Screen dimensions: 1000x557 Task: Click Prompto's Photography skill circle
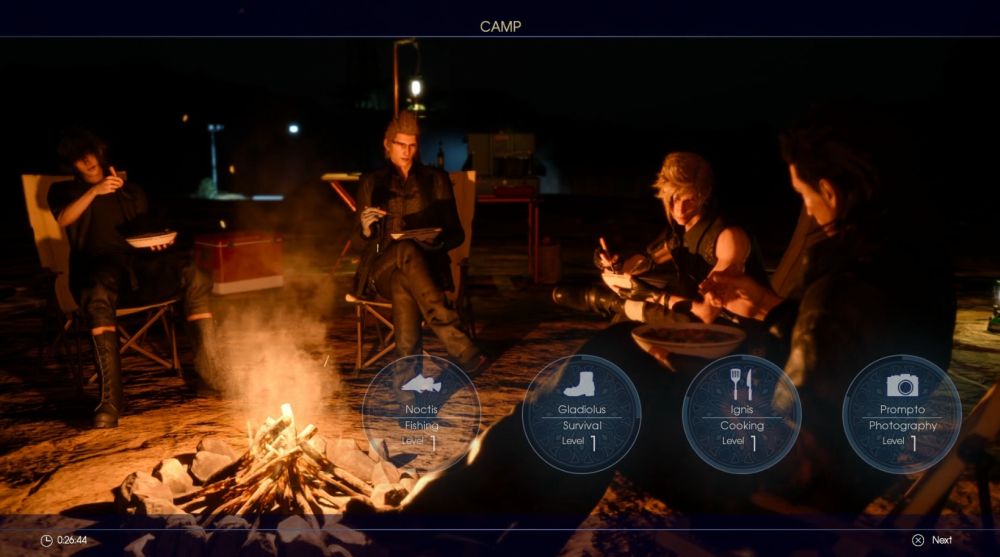click(x=902, y=413)
